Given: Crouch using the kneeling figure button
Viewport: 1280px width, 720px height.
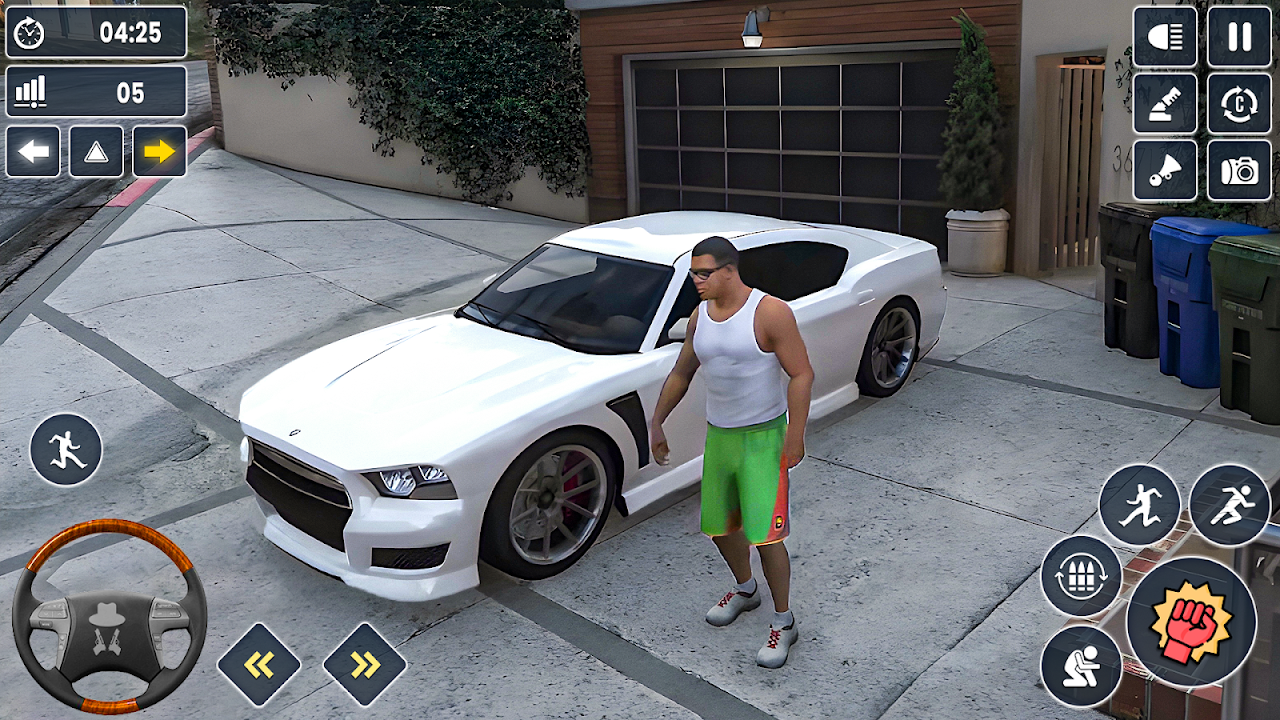Looking at the screenshot, I should (x=1081, y=666).
